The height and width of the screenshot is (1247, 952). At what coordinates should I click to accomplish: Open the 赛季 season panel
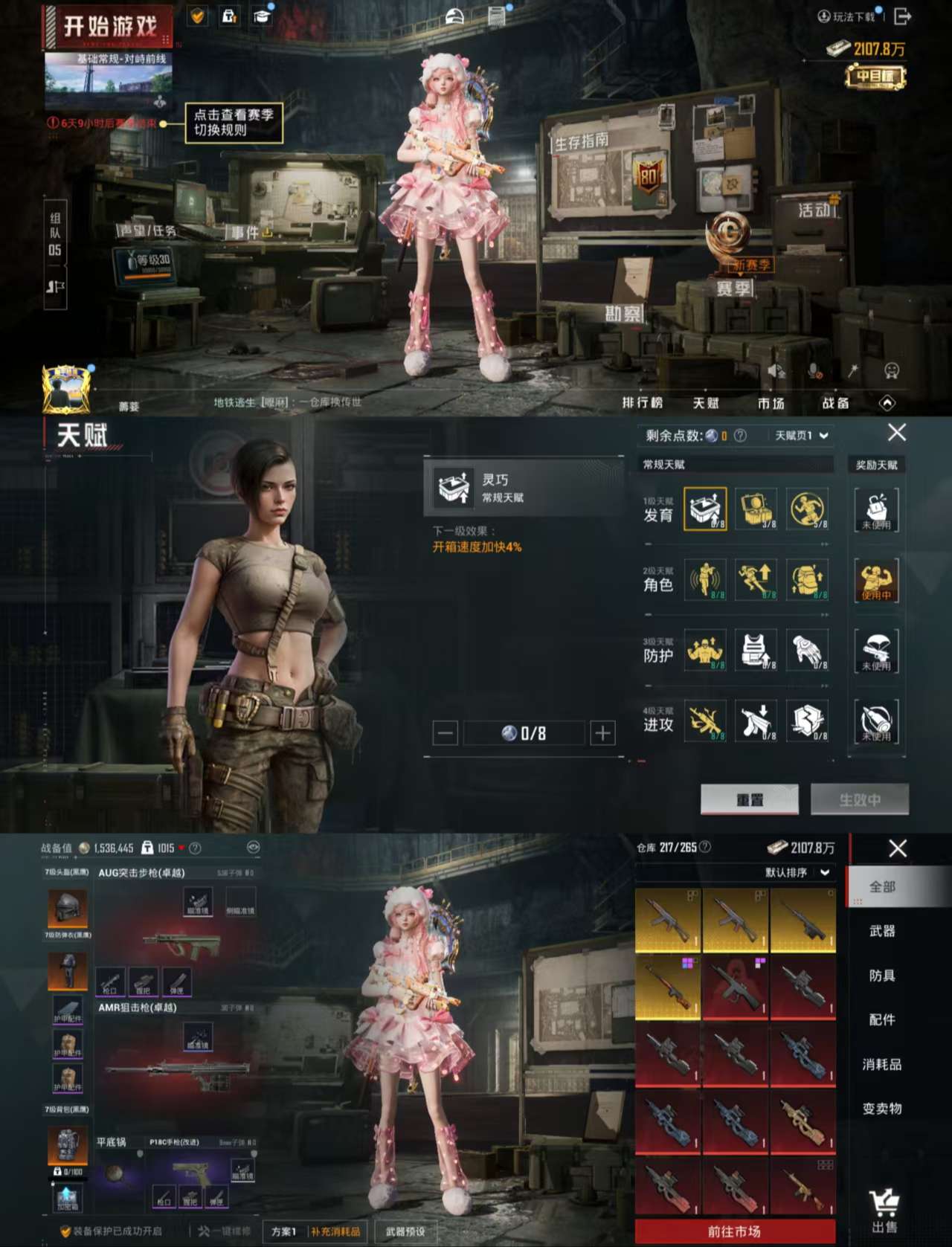tap(734, 288)
